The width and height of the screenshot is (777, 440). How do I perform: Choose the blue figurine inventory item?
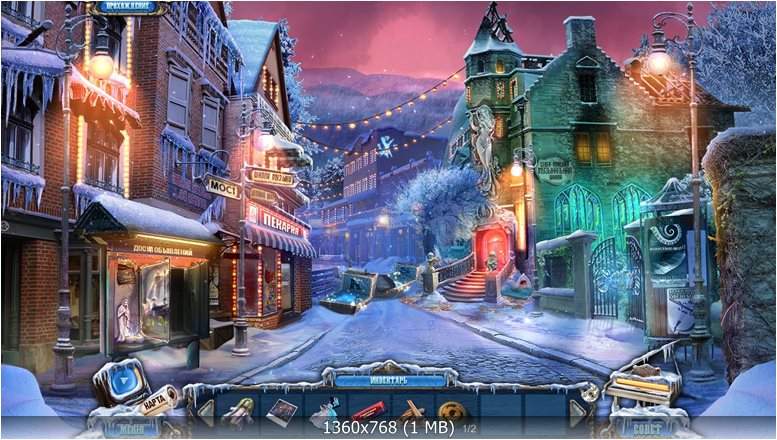coord(324,411)
